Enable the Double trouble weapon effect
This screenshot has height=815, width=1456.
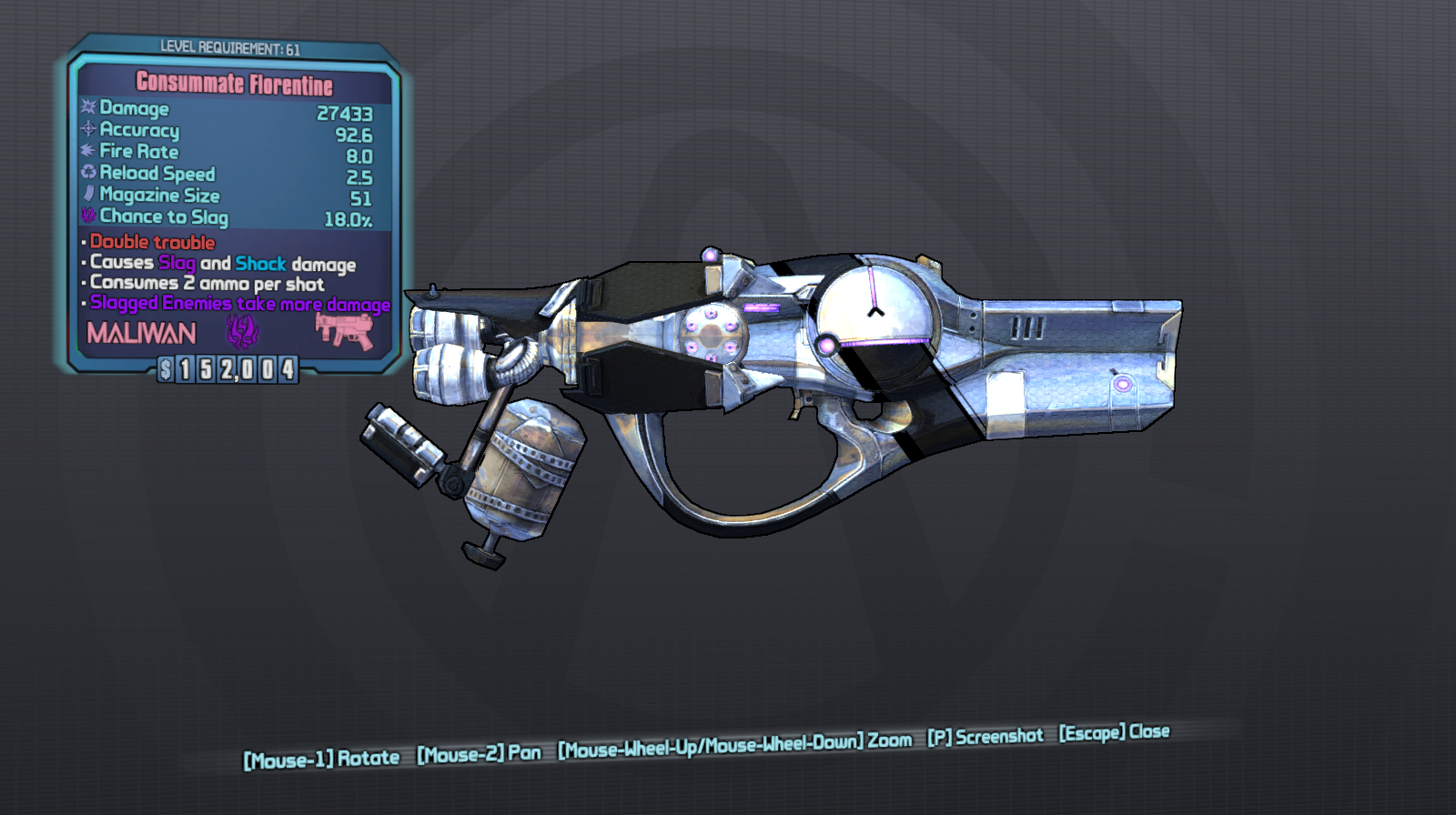click(x=150, y=243)
